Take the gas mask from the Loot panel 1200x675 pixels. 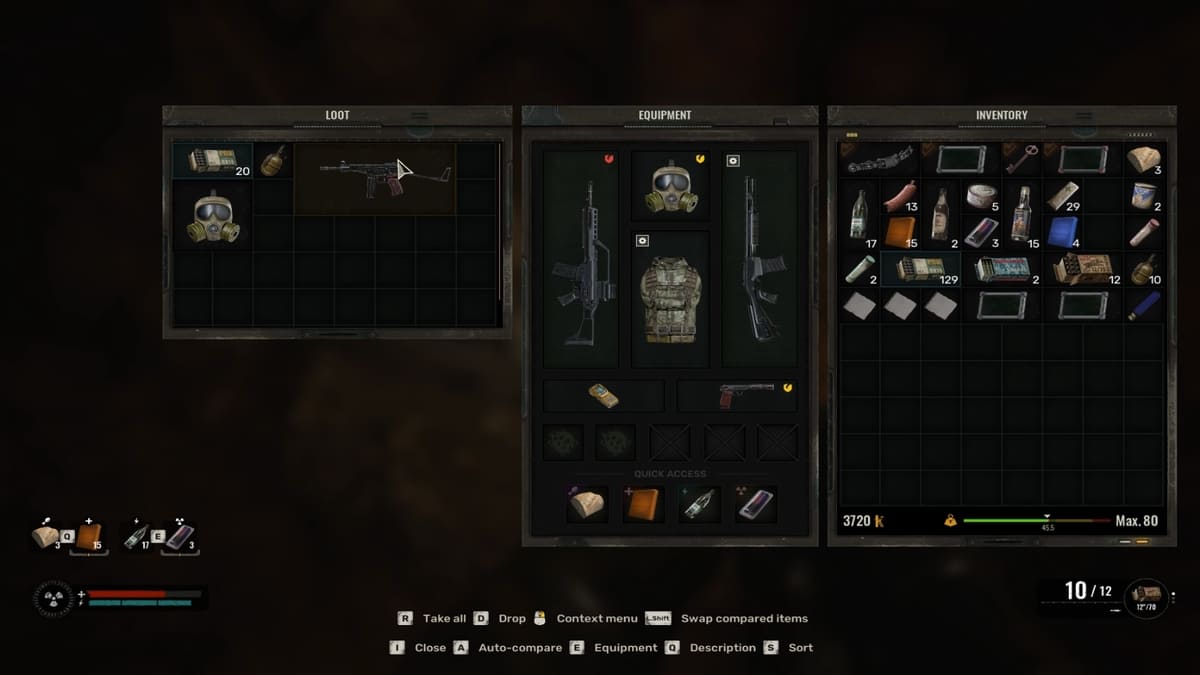[x=212, y=217]
